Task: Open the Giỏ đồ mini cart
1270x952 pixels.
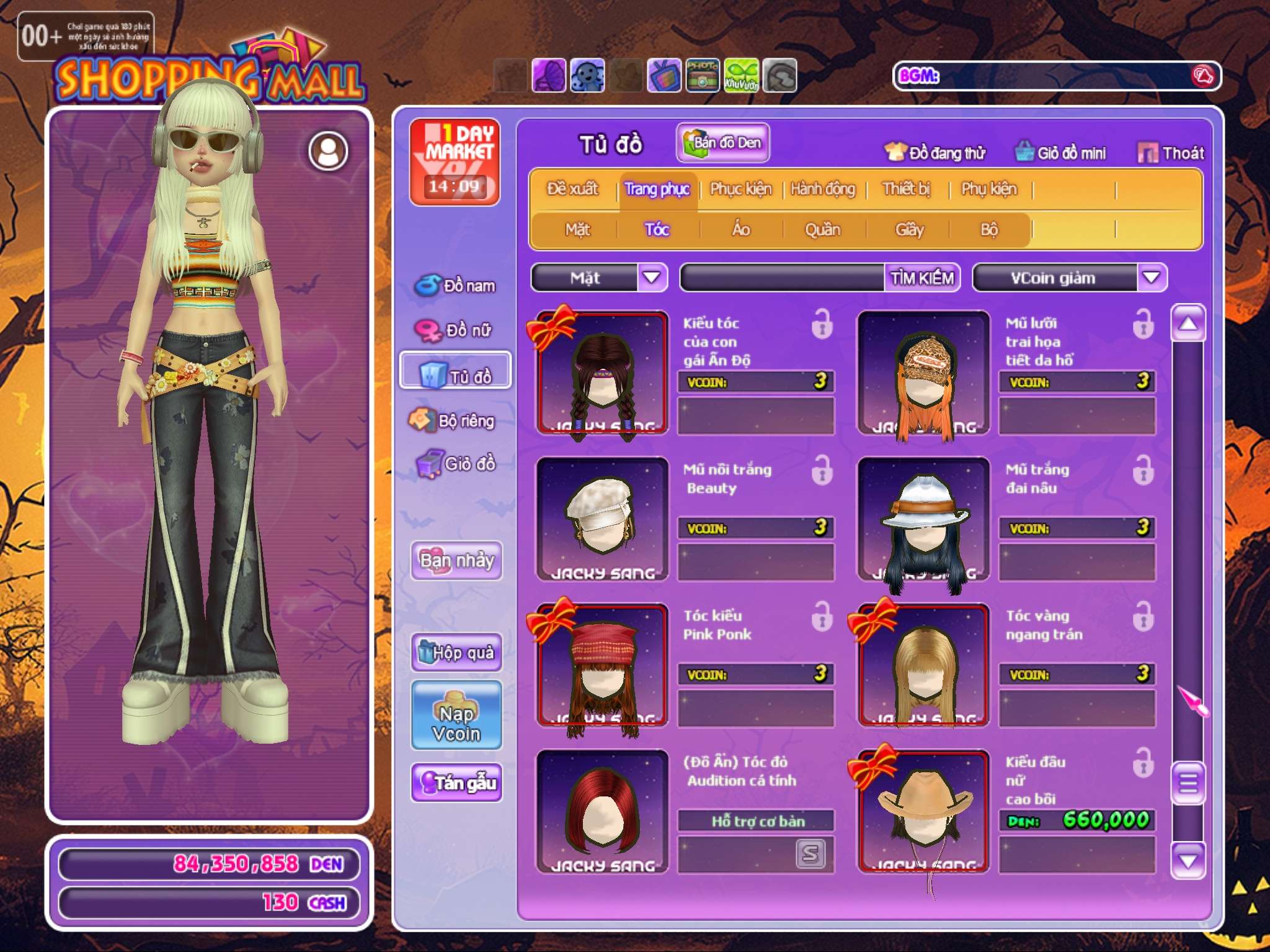Action: pyautogui.click(x=1060, y=152)
